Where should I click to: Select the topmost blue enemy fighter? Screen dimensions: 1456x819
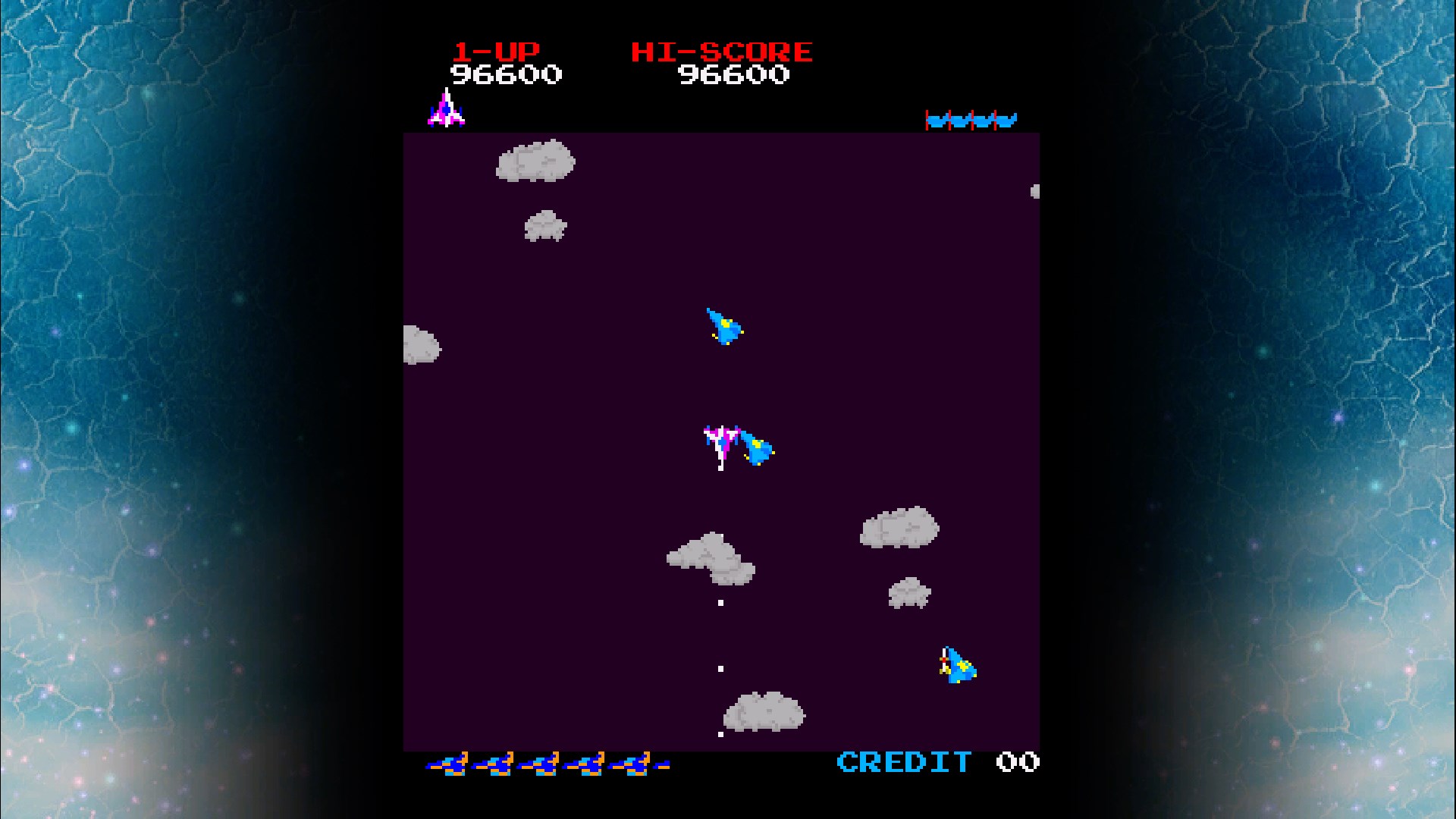pos(723,326)
